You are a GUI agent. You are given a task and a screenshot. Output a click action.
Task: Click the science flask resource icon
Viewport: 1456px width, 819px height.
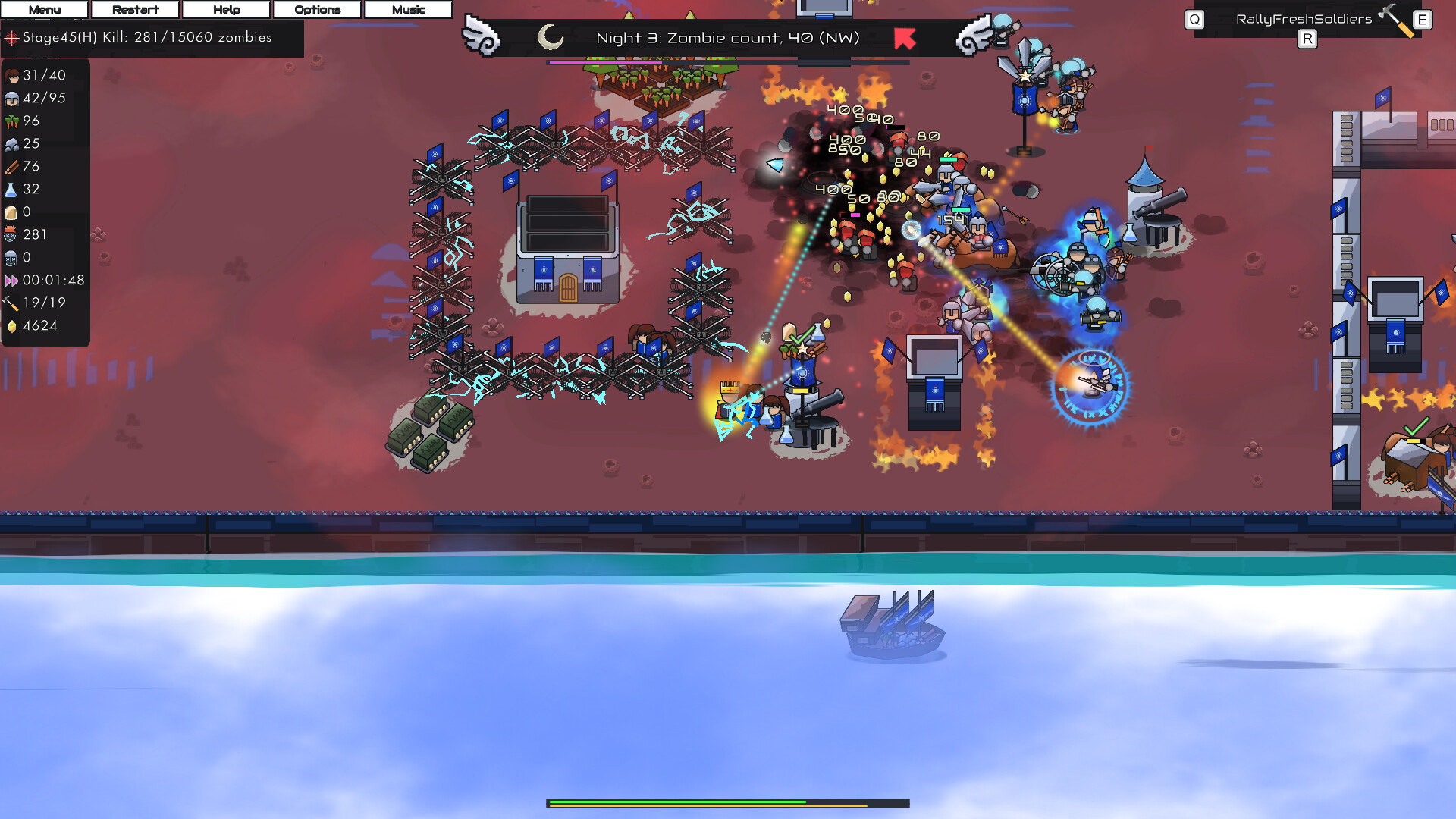[13, 189]
